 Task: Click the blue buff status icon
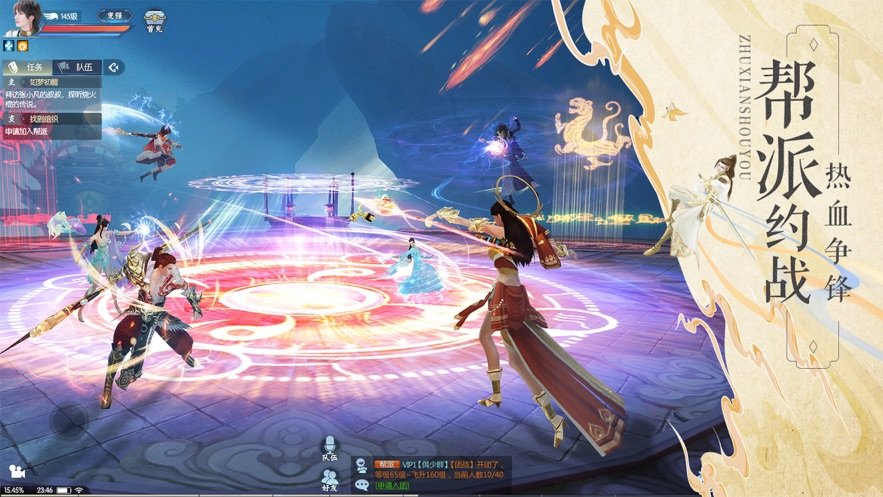tap(8, 46)
